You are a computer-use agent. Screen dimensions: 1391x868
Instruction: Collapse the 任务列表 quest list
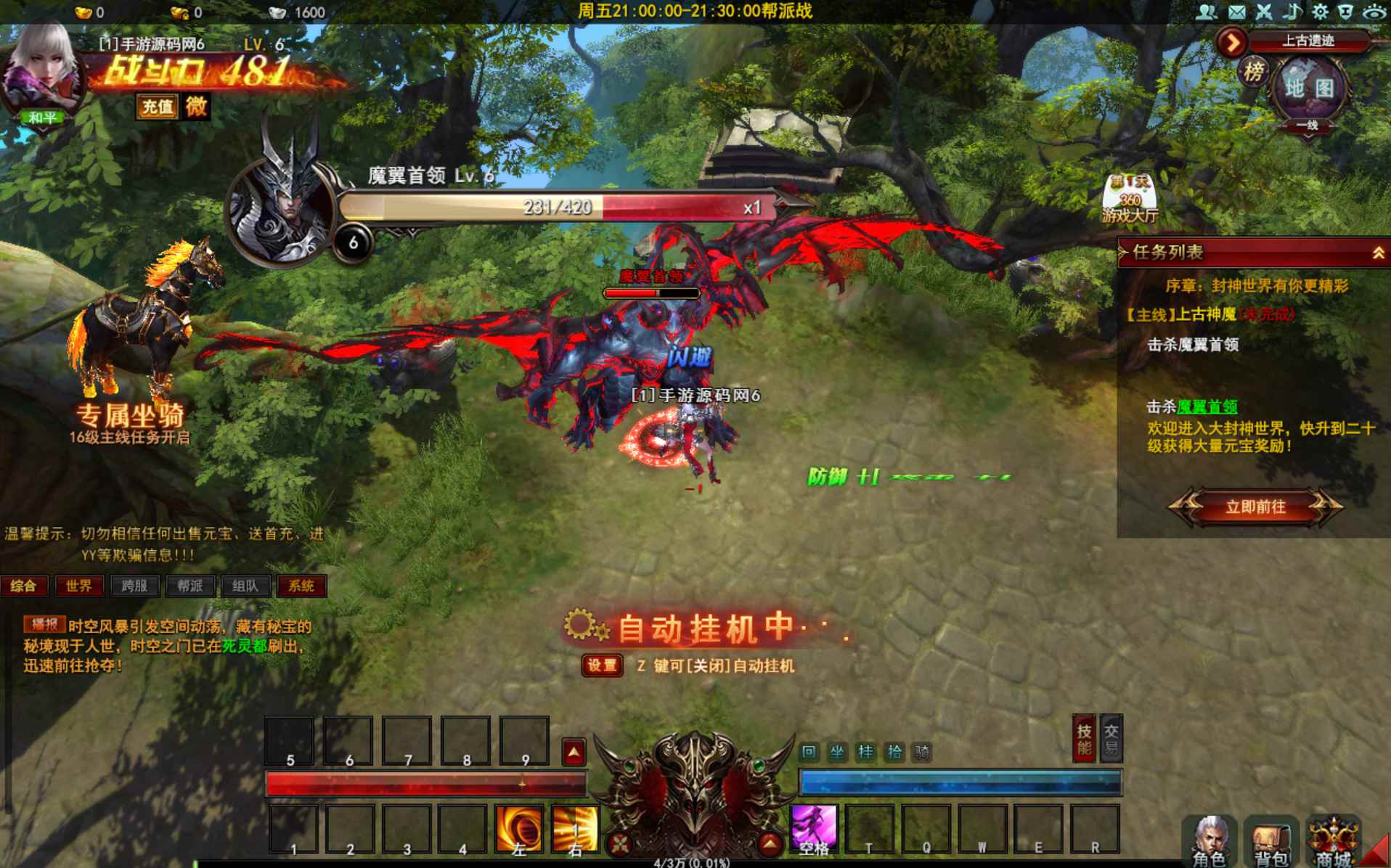click(1378, 253)
